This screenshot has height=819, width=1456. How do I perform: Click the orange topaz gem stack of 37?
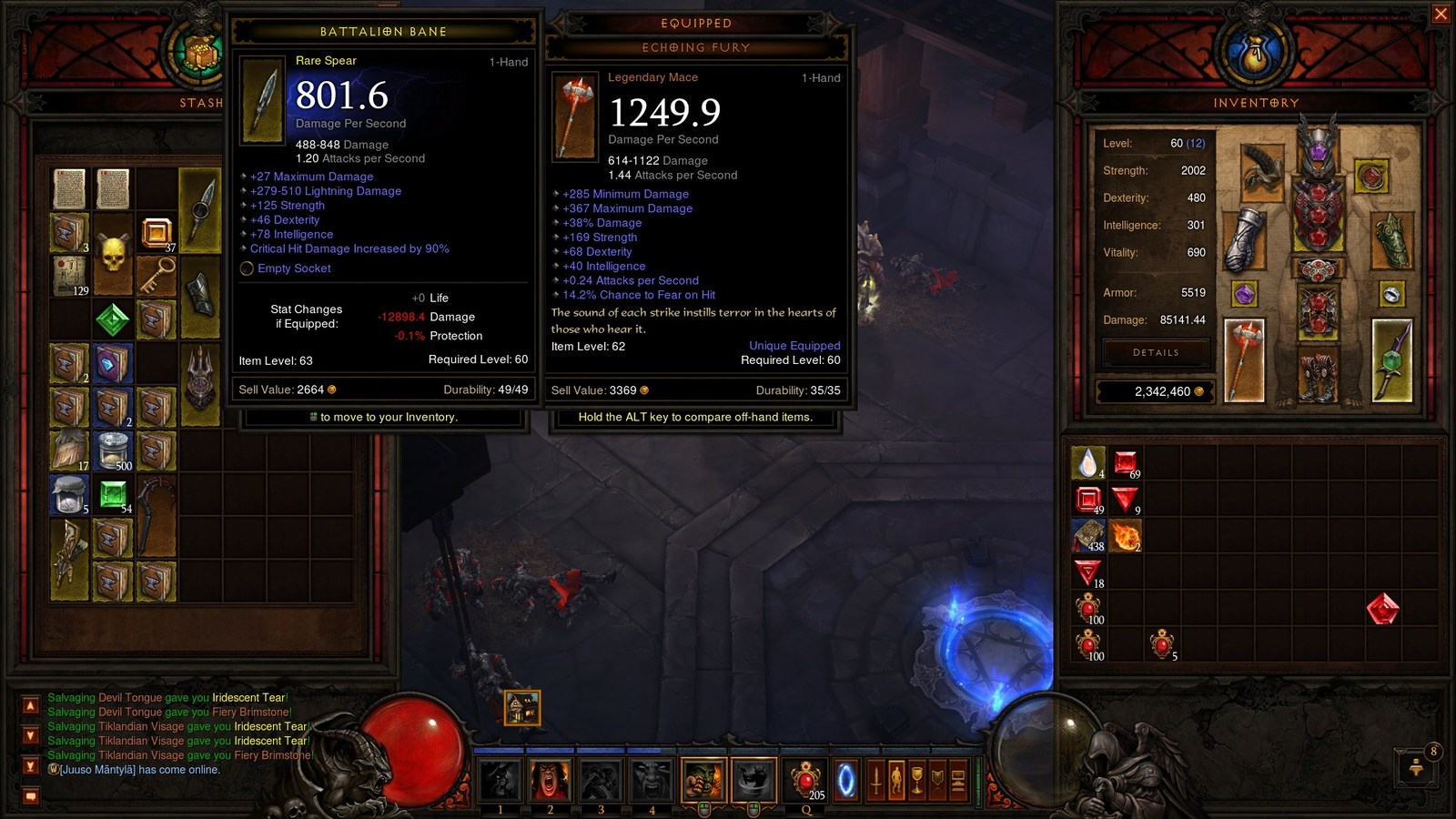pos(156,233)
